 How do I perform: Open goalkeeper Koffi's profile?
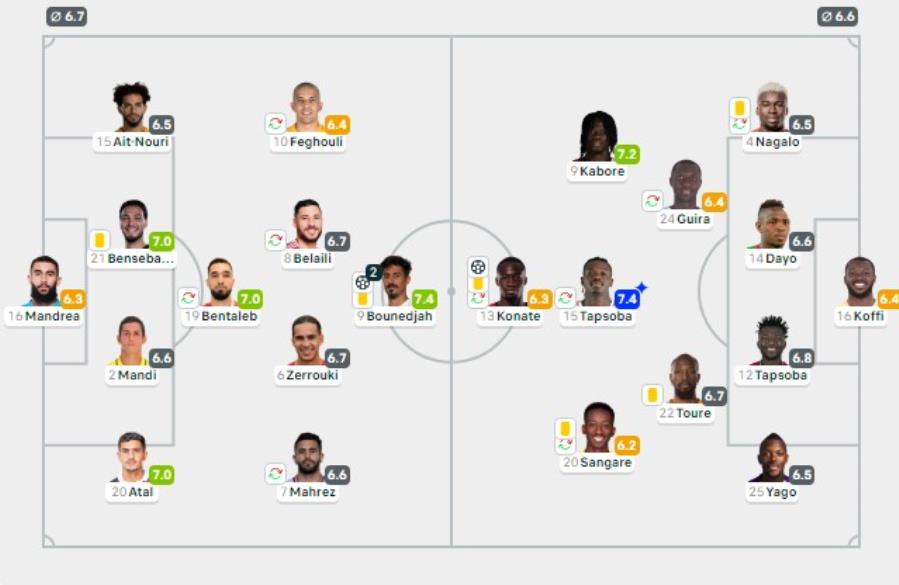click(x=859, y=283)
